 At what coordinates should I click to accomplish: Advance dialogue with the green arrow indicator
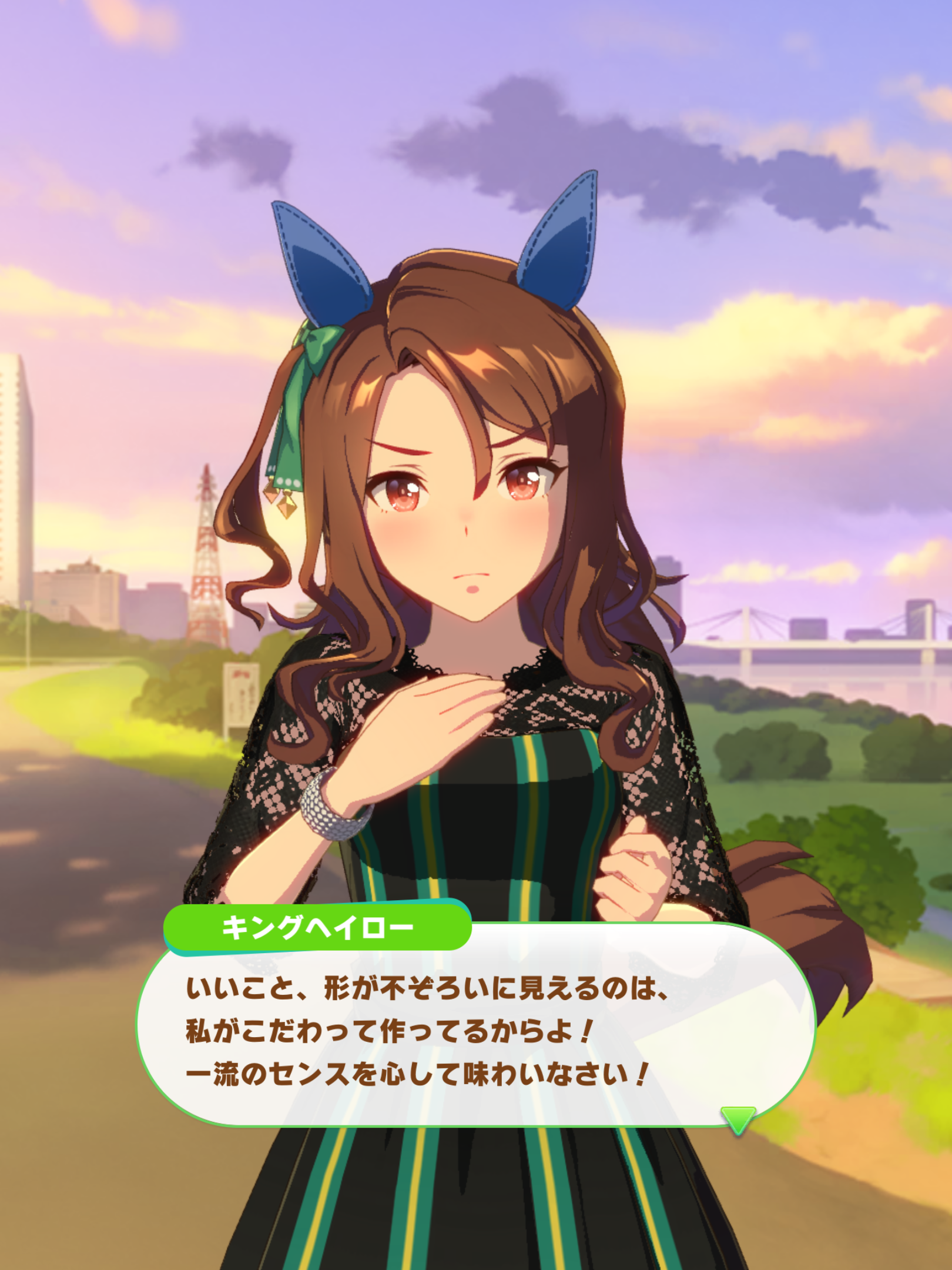pyautogui.click(x=738, y=1118)
